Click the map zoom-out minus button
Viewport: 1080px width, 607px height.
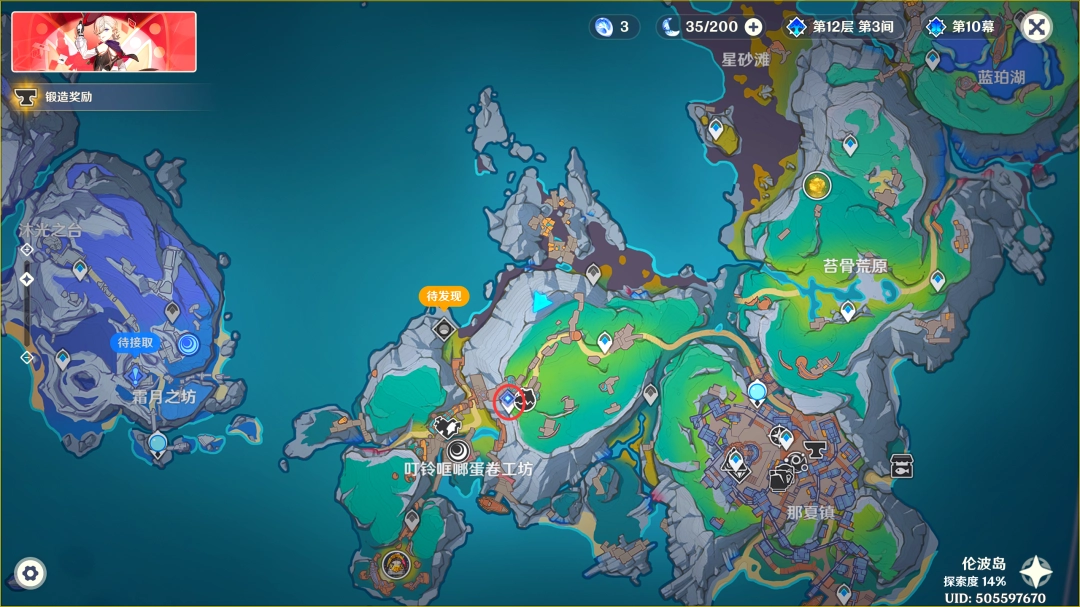27,357
